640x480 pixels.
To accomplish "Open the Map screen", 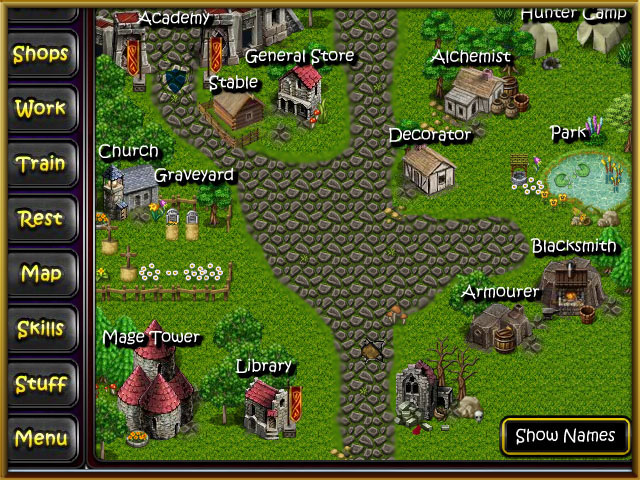I will coord(41,273).
